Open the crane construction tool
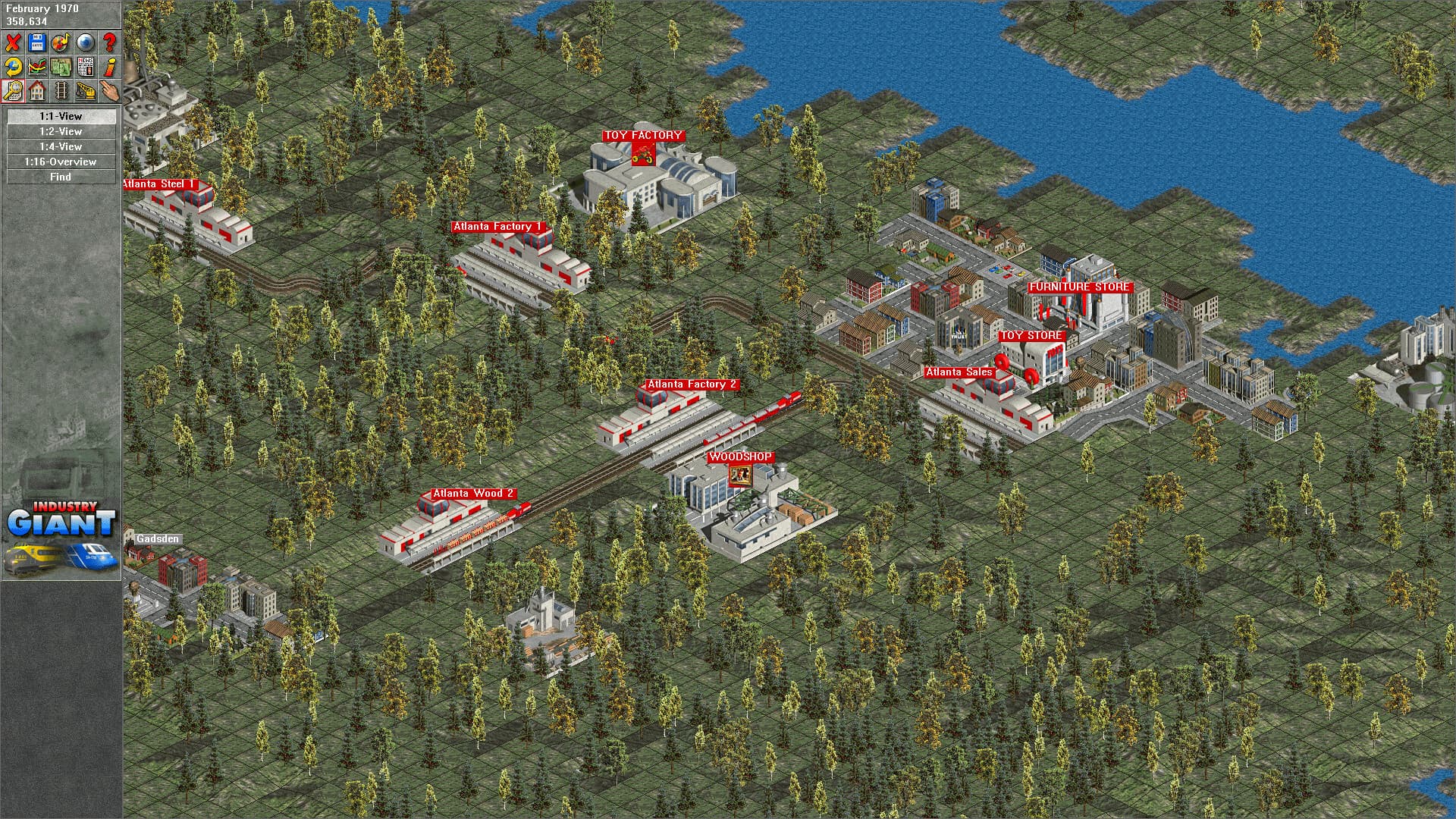Viewport: 1456px width, 819px height. click(x=85, y=91)
